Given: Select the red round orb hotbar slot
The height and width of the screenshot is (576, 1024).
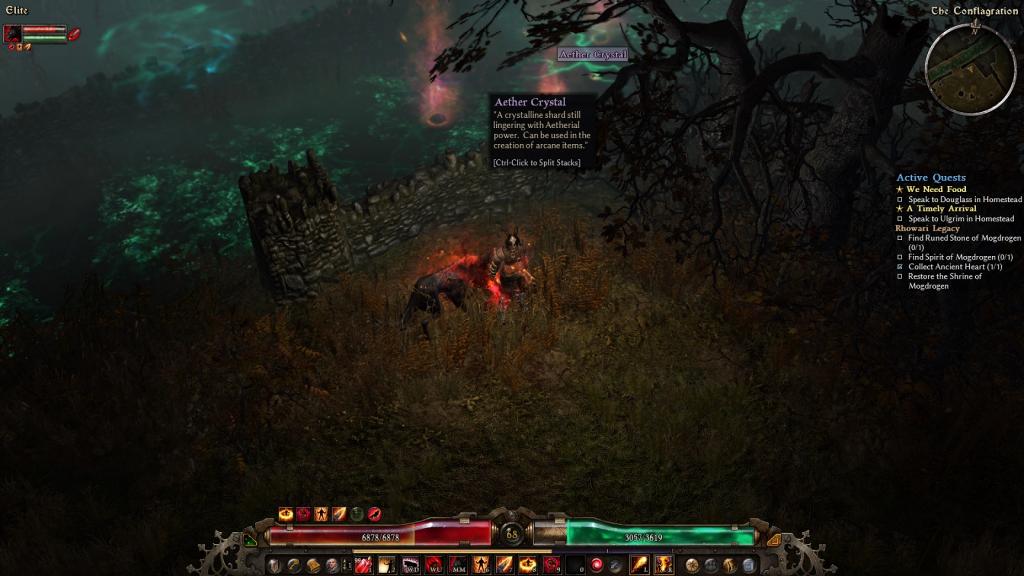Looking at the screenshot, I should pyautogui.click(x=596, y=565).
